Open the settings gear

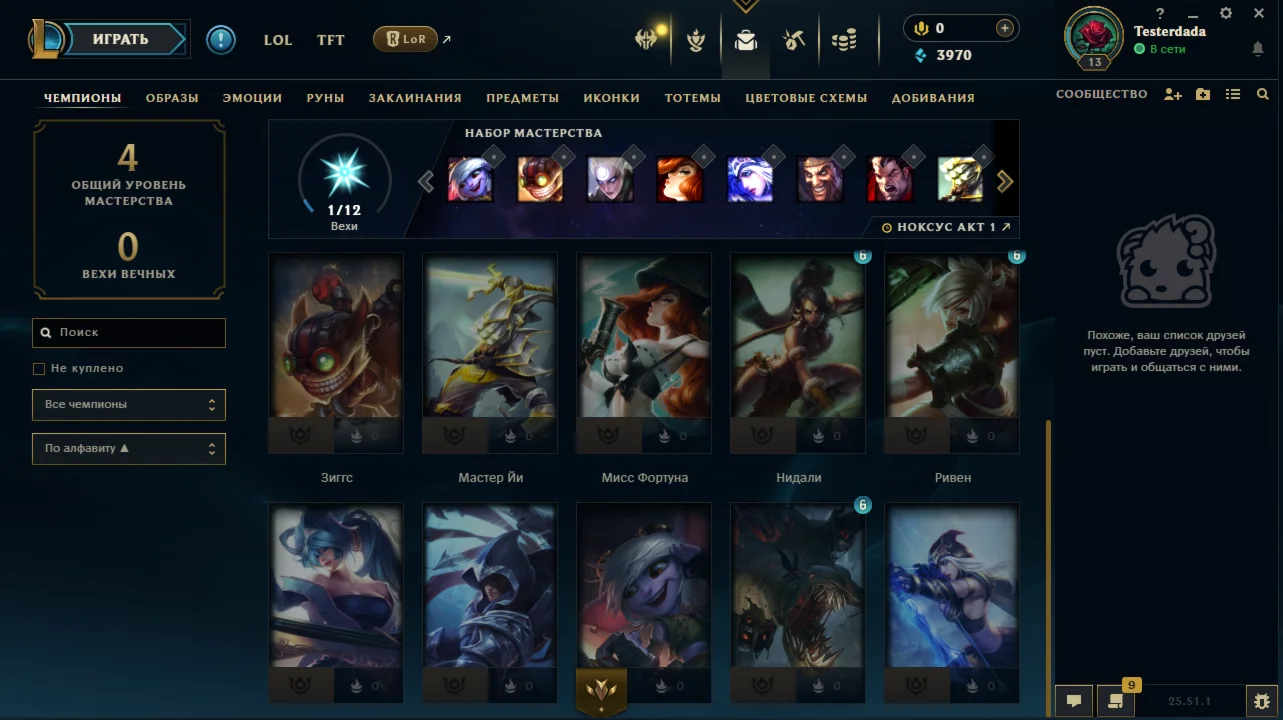tap(1224, 13)
